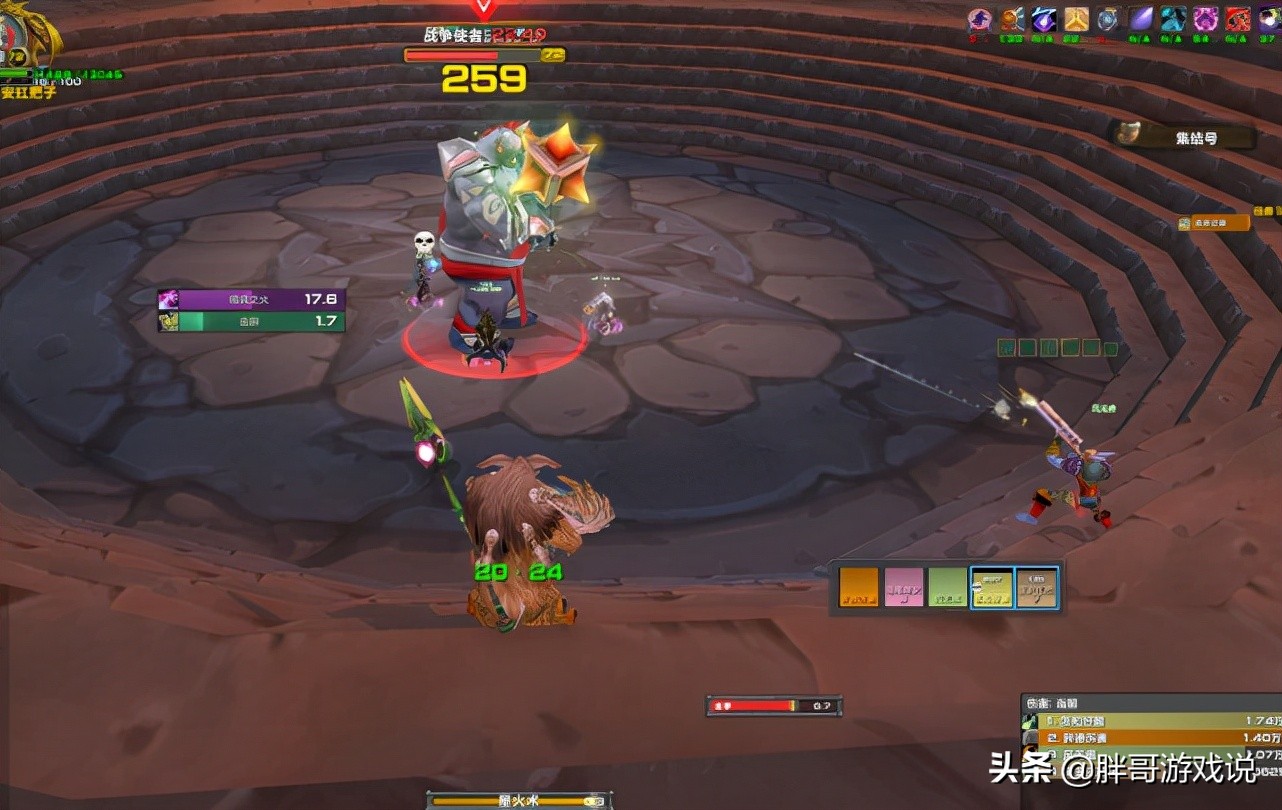The image size is (1282, 810).
Task: Select the green party member frame
Action: (948, 588)
